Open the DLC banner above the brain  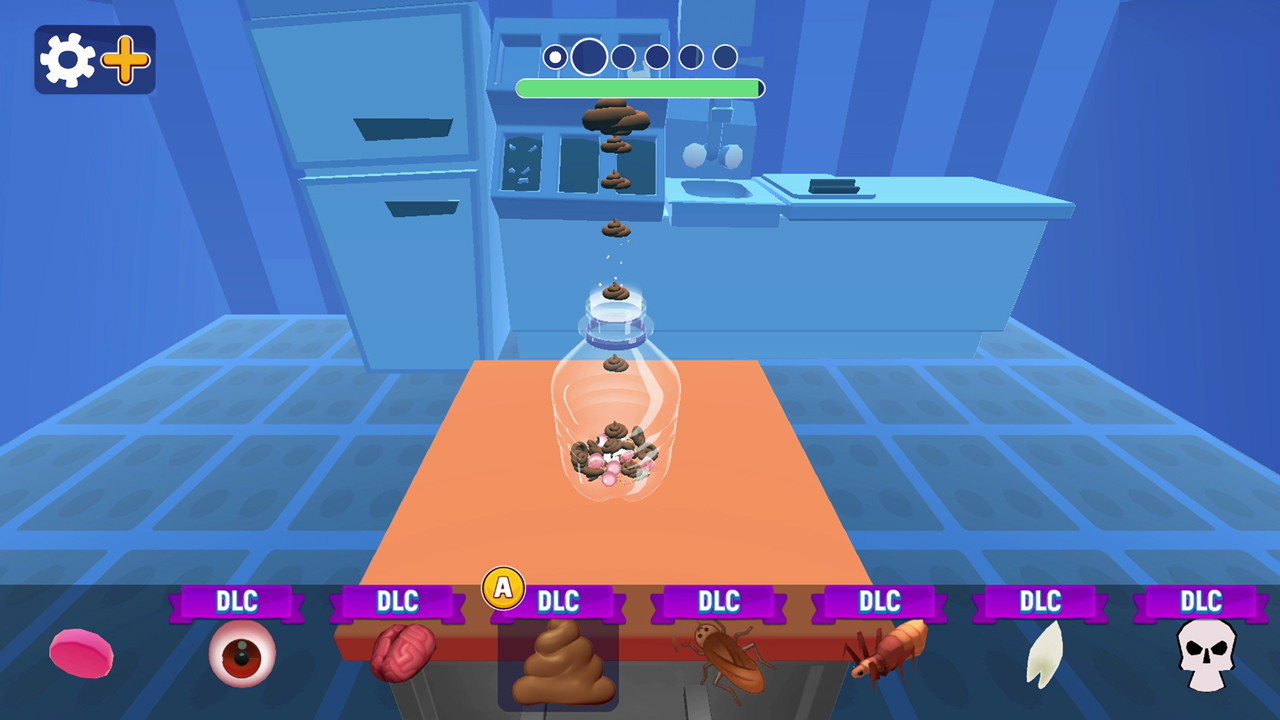coord(398,601)
